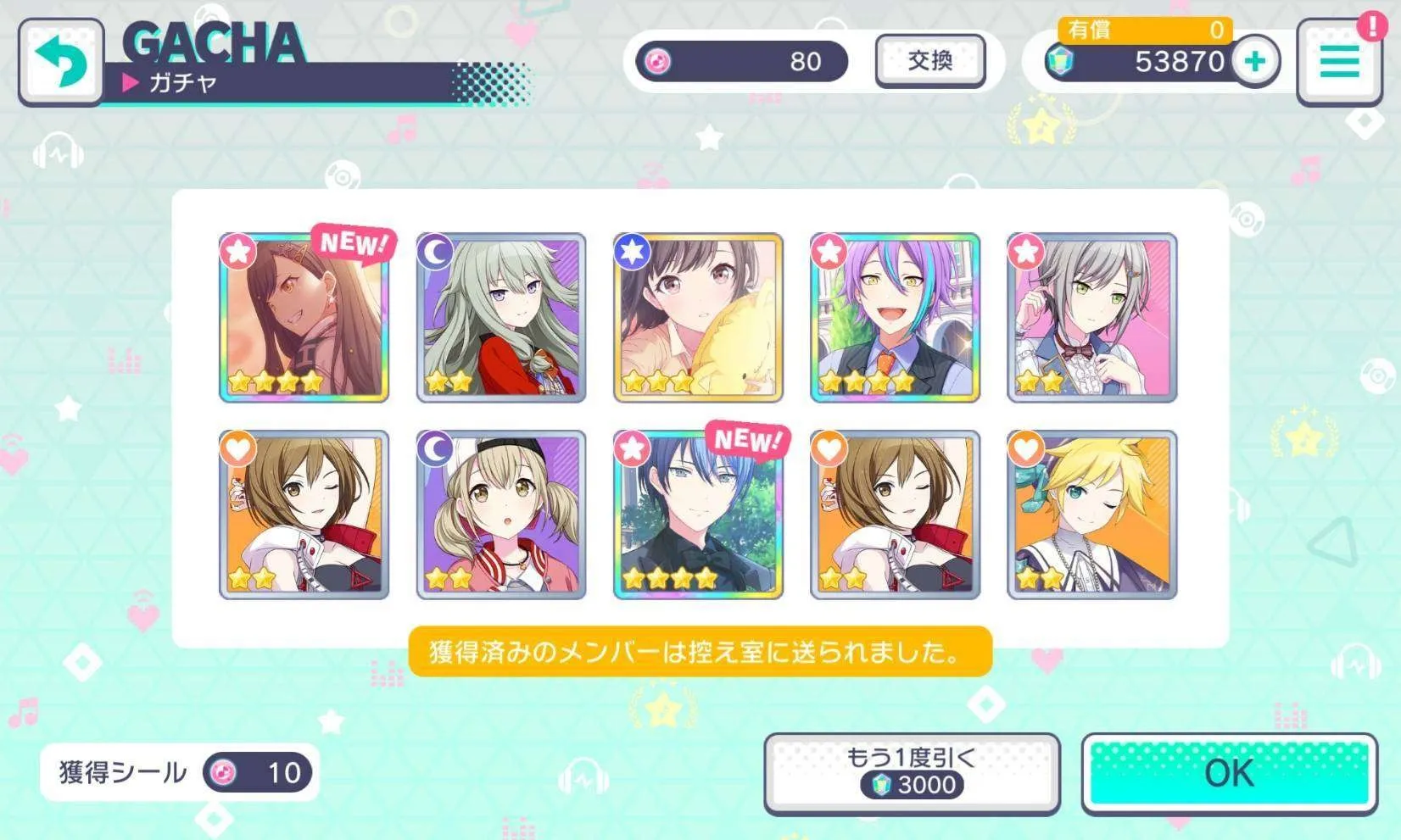Confirm results with the OK button
1401x840 pixels.
pyautogui.click(x=1229, y=773)
